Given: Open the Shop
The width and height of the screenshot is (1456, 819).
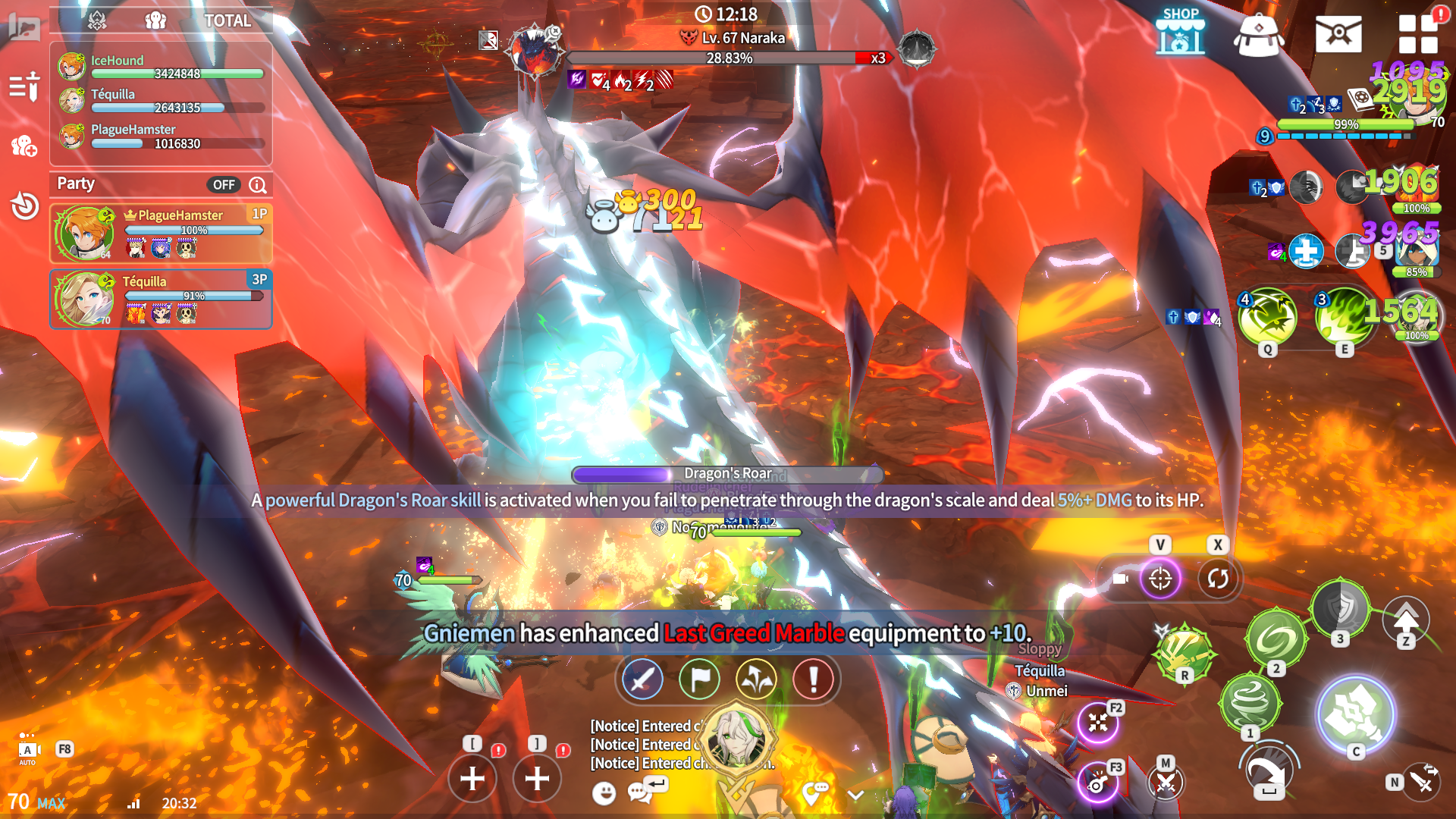Looking at the screenshot, I should pyautogui.click(x=1180, y=32).
